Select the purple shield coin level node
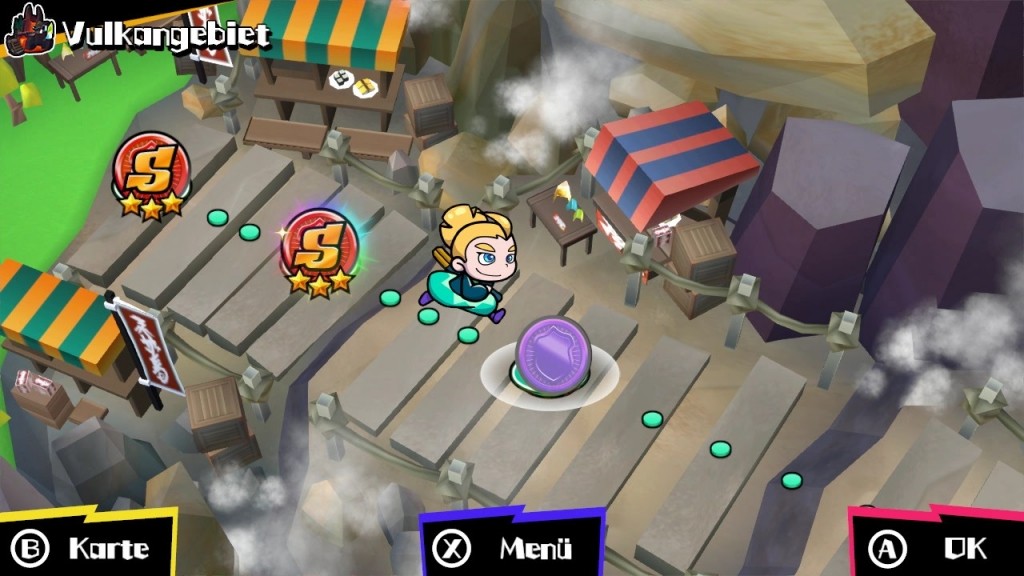Screen dimensions: 1024x576 click(548, 353)
